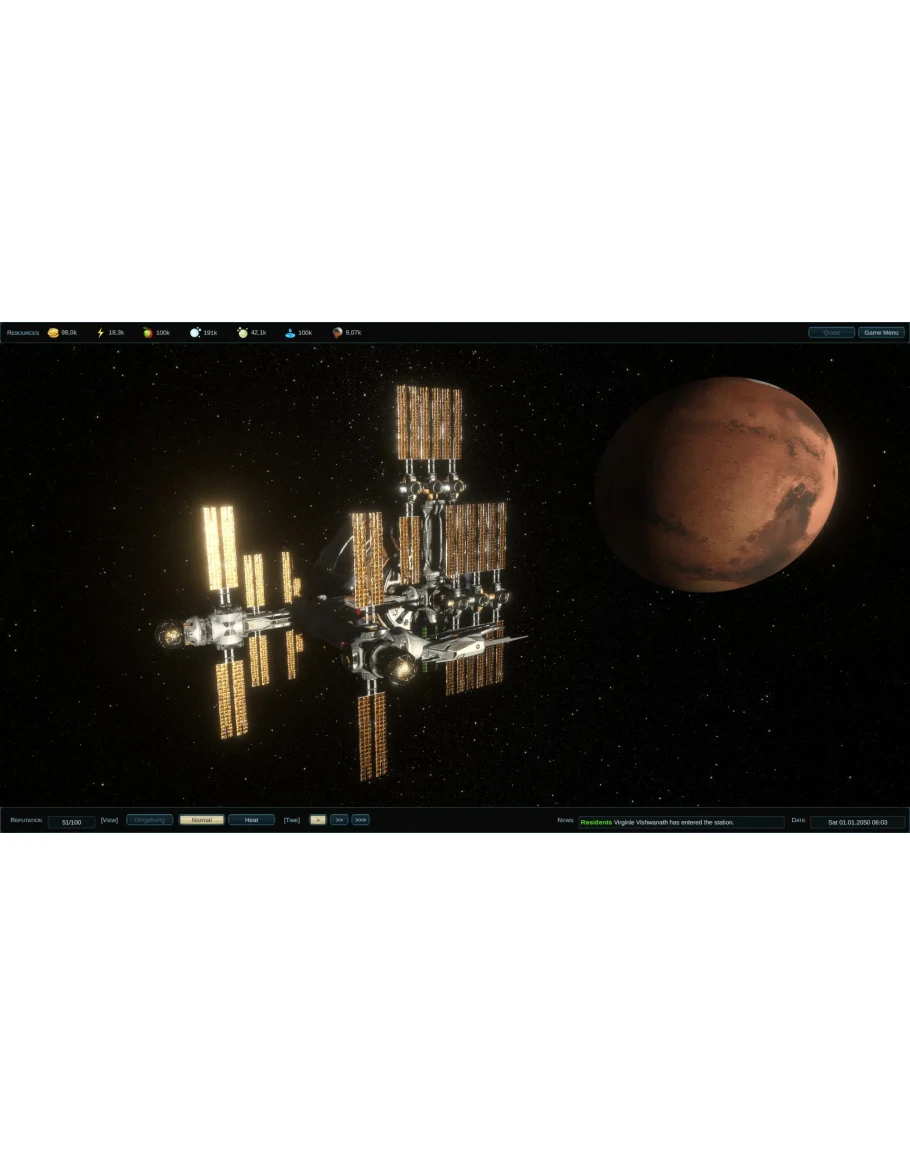Set time to normal speed (single arrow)
The width and height of the screenshot is (910, 1155).
pos(317,820)
